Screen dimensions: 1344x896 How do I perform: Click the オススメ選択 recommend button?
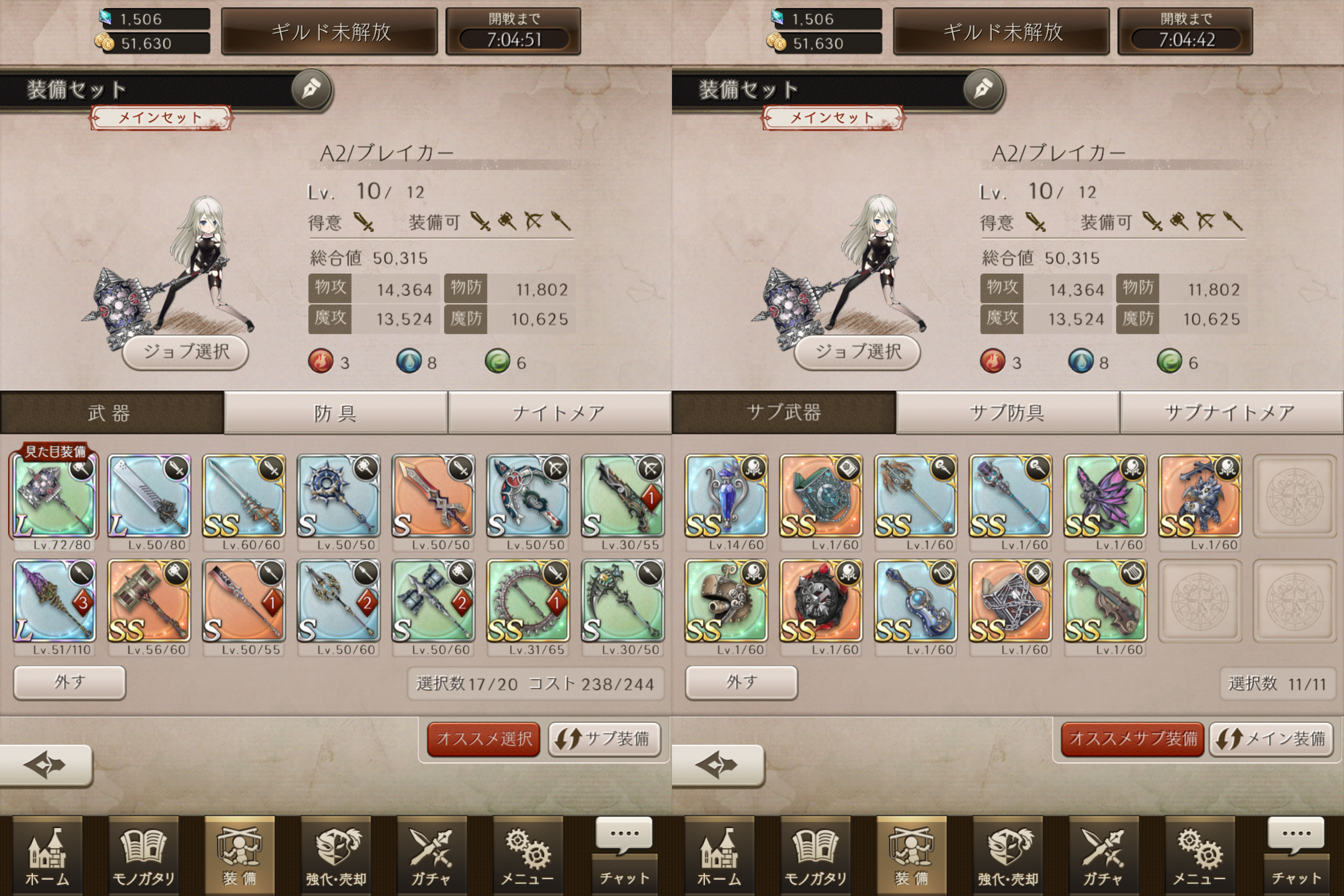(484, 739)
